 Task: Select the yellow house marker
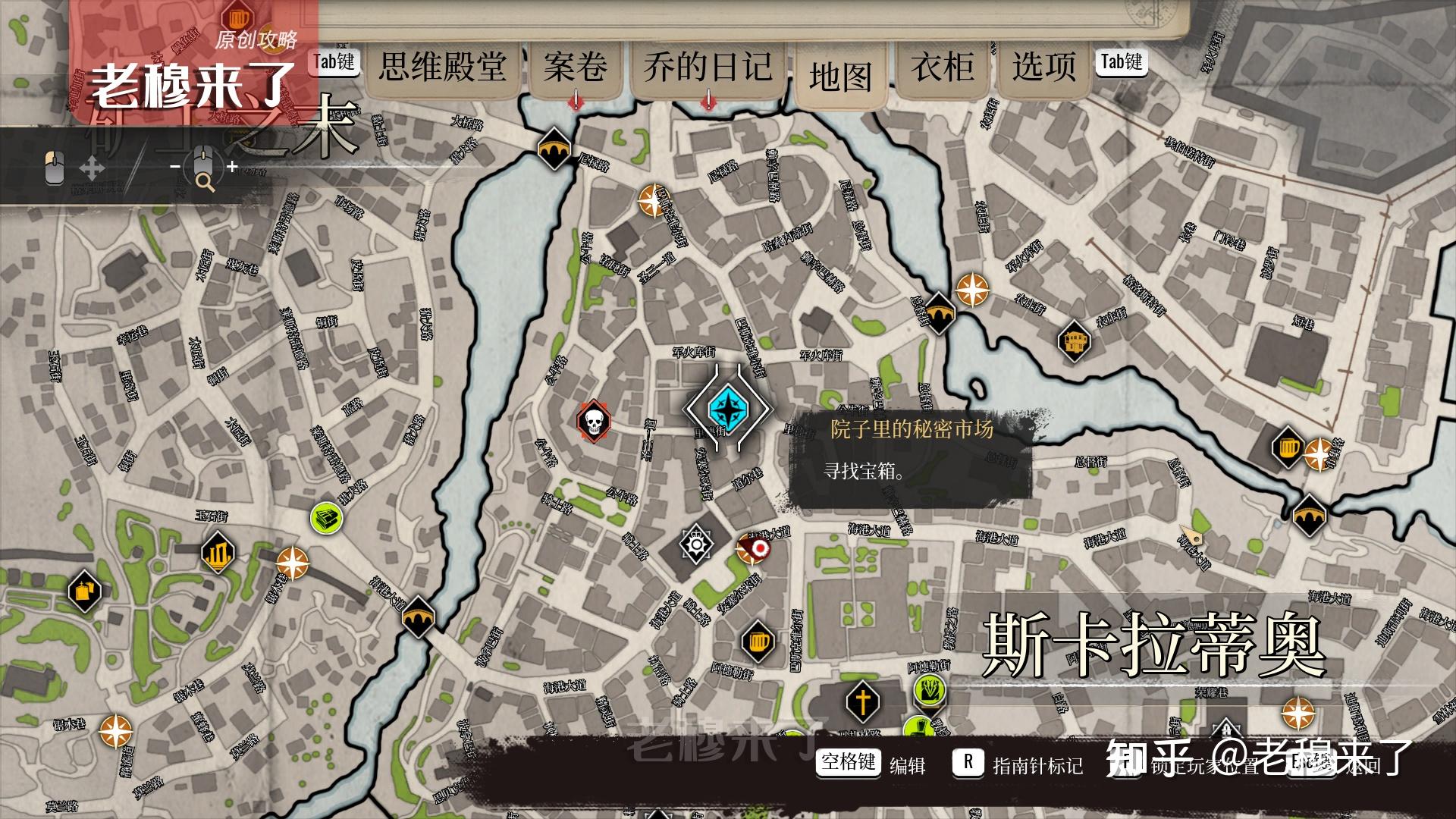tap(1074, 341)
